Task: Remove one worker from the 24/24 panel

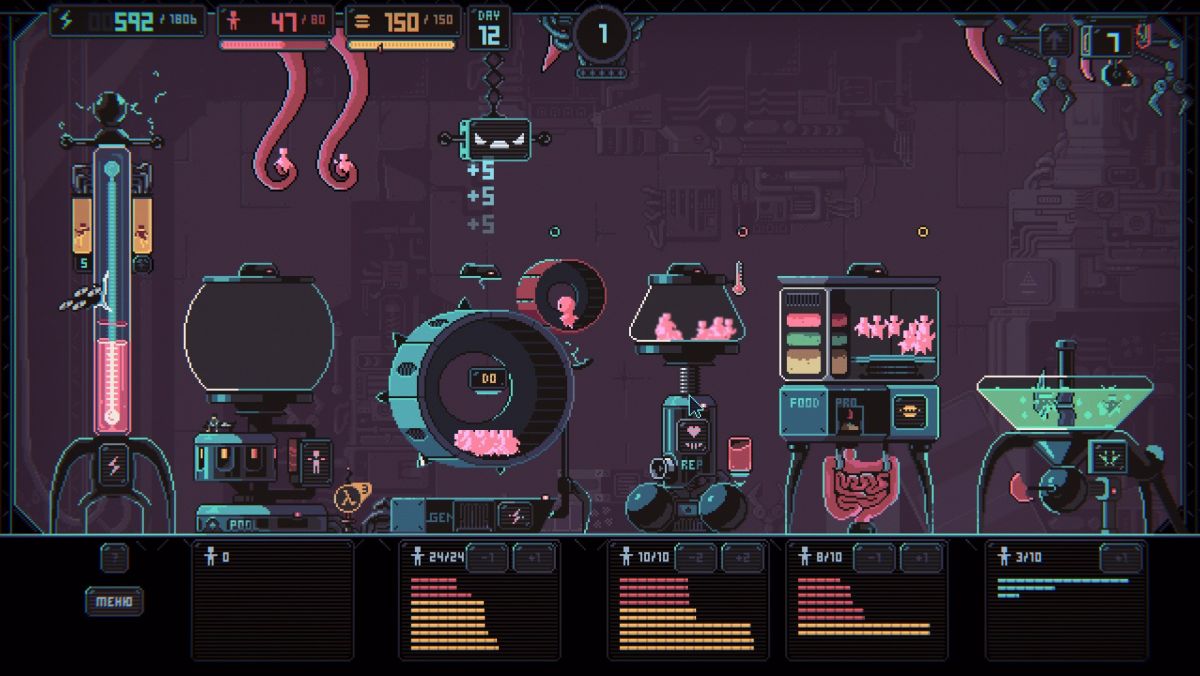Action: 487,558
